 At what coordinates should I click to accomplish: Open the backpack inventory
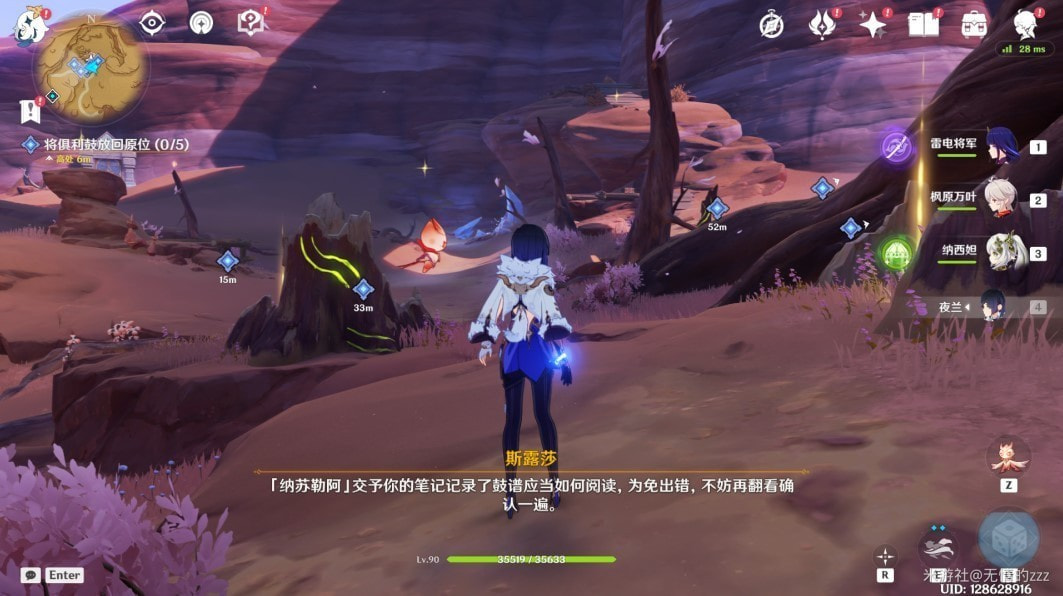tap(973, 25)
